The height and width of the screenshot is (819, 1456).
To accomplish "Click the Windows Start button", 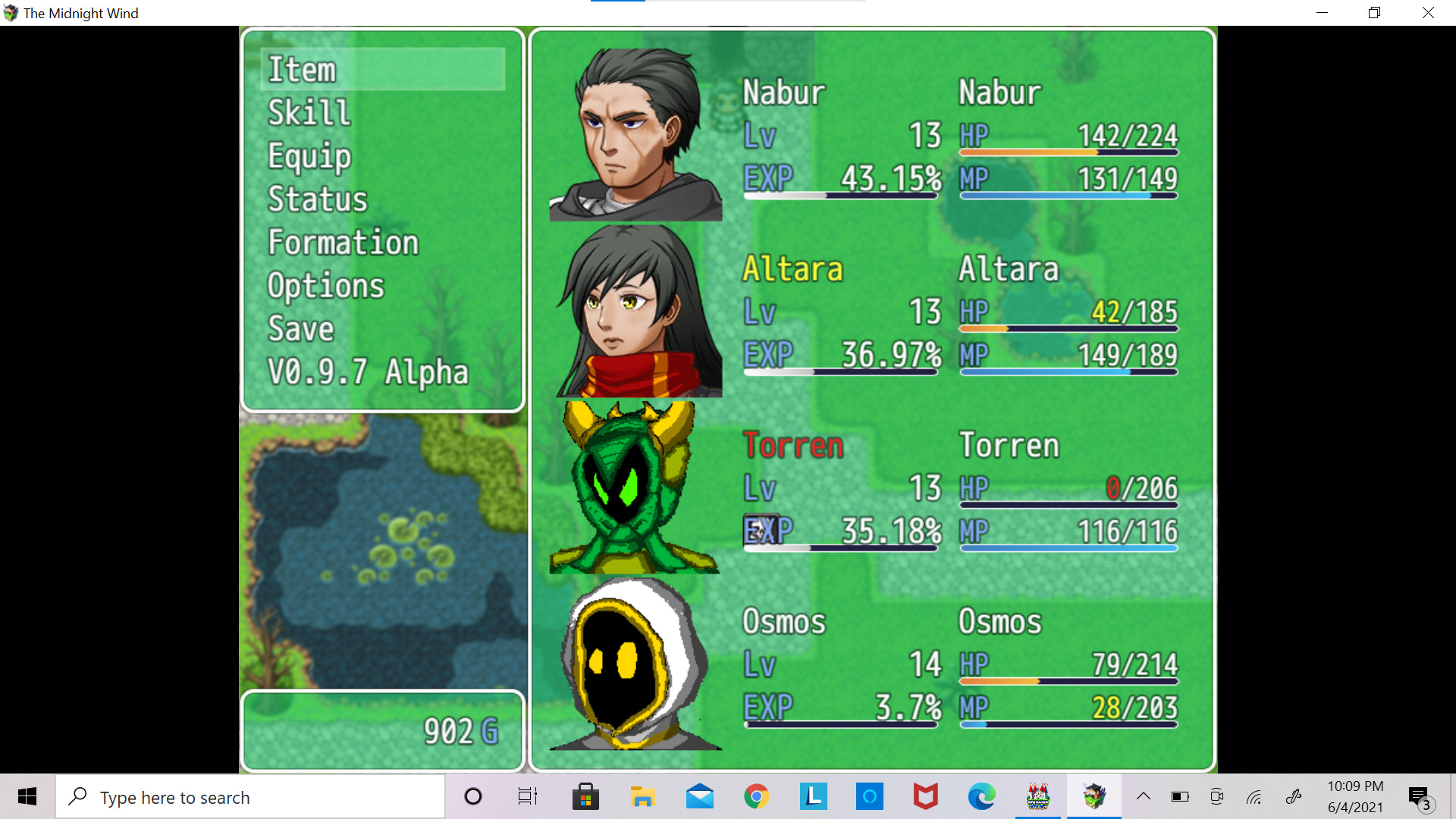I will pos(27,796).
